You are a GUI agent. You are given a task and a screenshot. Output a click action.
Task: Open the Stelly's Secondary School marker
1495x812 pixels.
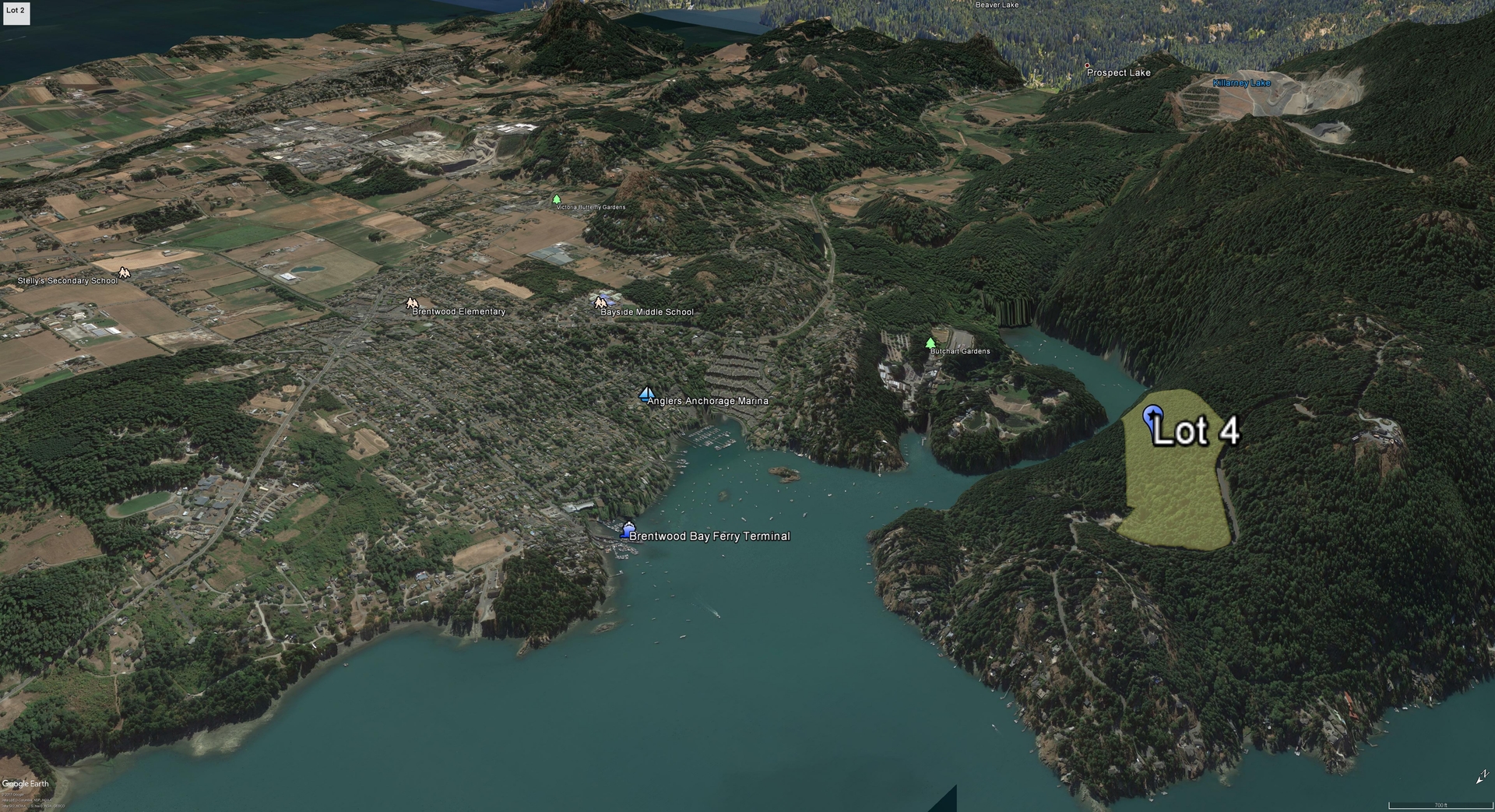click(123, 273)
